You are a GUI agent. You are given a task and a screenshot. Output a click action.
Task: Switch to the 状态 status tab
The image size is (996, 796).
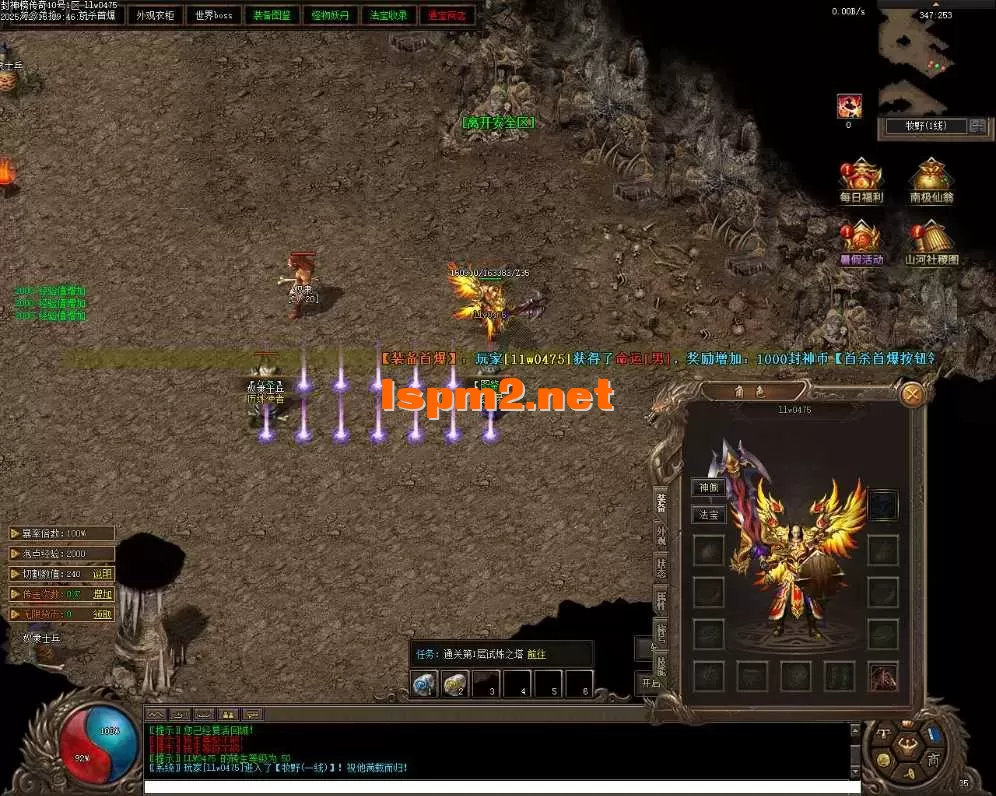[x=661, y=567]
